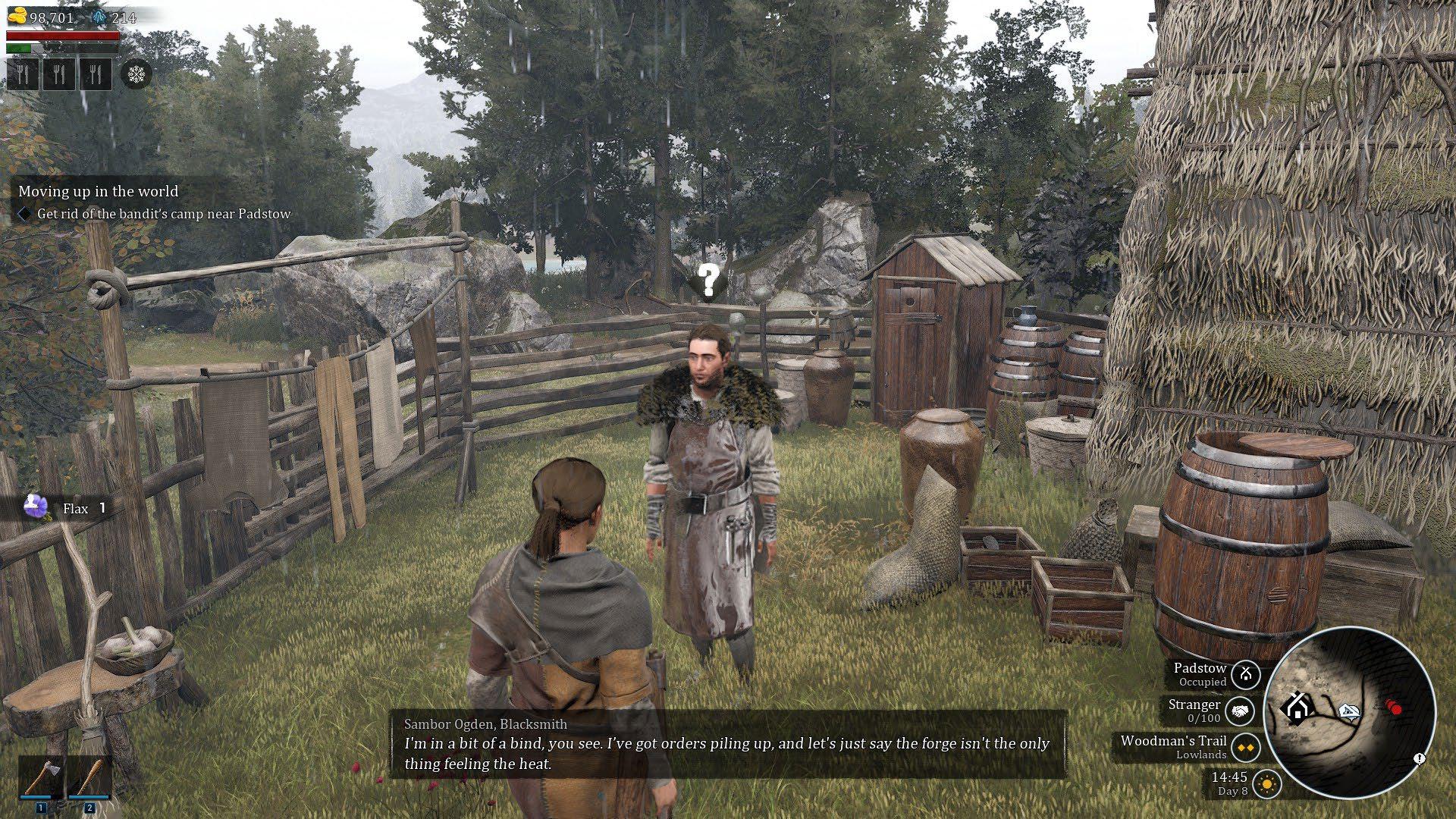Viewport: 1456px width, 819px height.
Task: Click the snowflake cold status icon
Action: pos(136,74)
